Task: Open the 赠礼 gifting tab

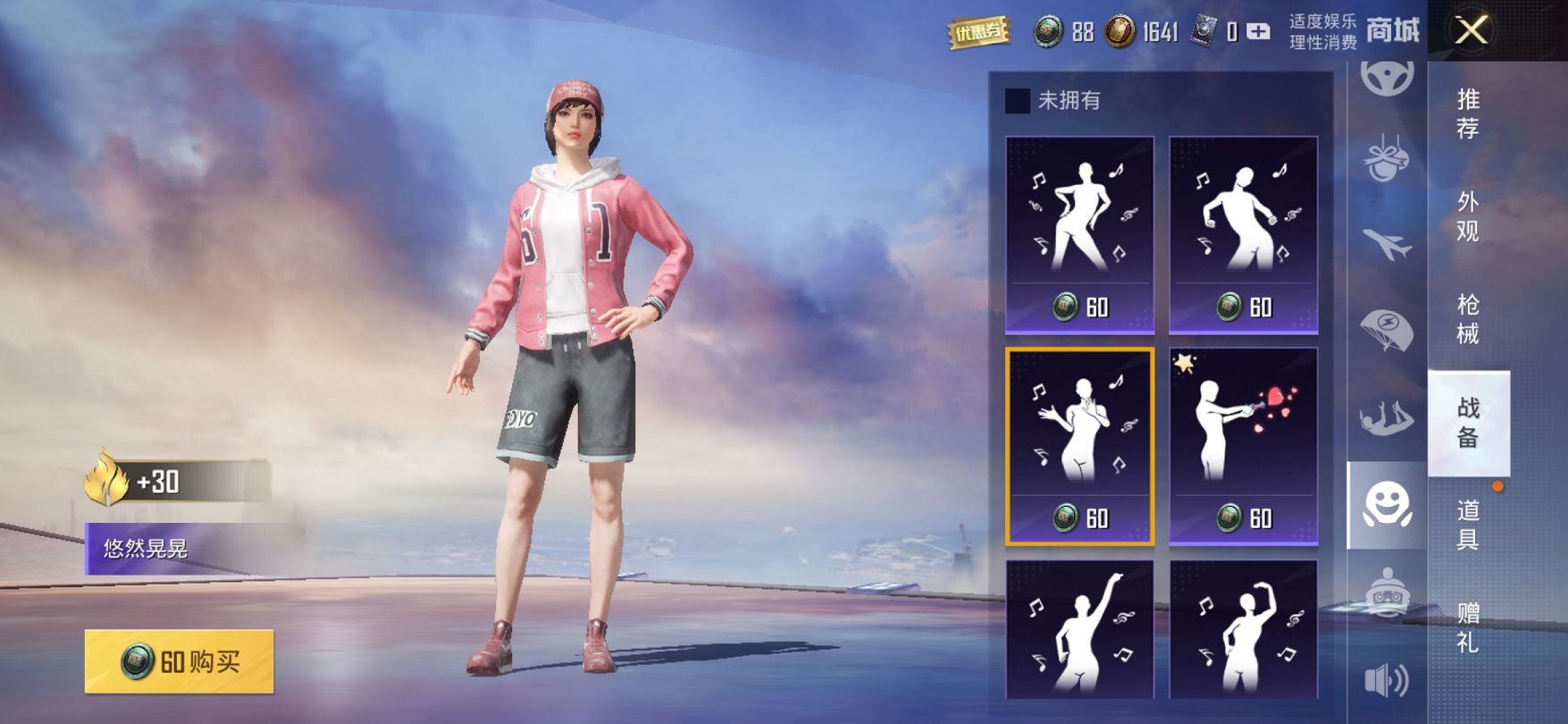Action: [x=1468, y=627]
